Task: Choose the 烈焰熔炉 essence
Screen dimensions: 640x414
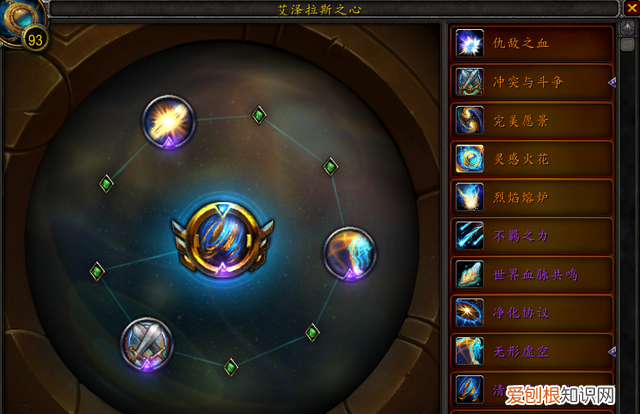Action: click(x=532, y=196)
